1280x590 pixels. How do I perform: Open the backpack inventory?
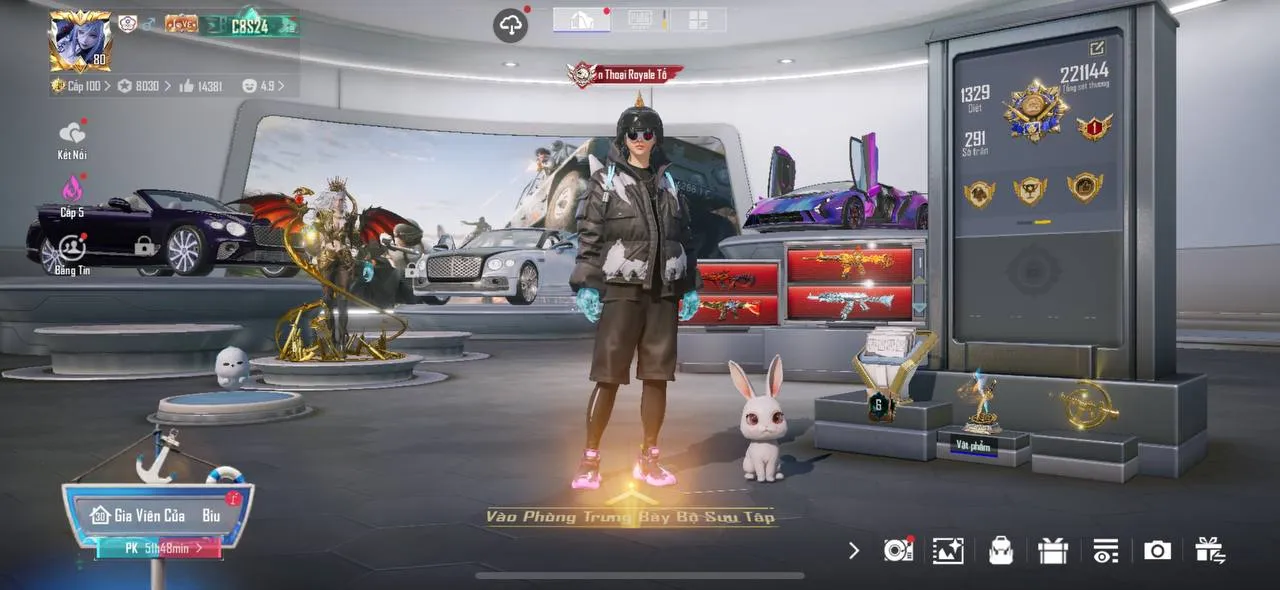pos(1000,550)
